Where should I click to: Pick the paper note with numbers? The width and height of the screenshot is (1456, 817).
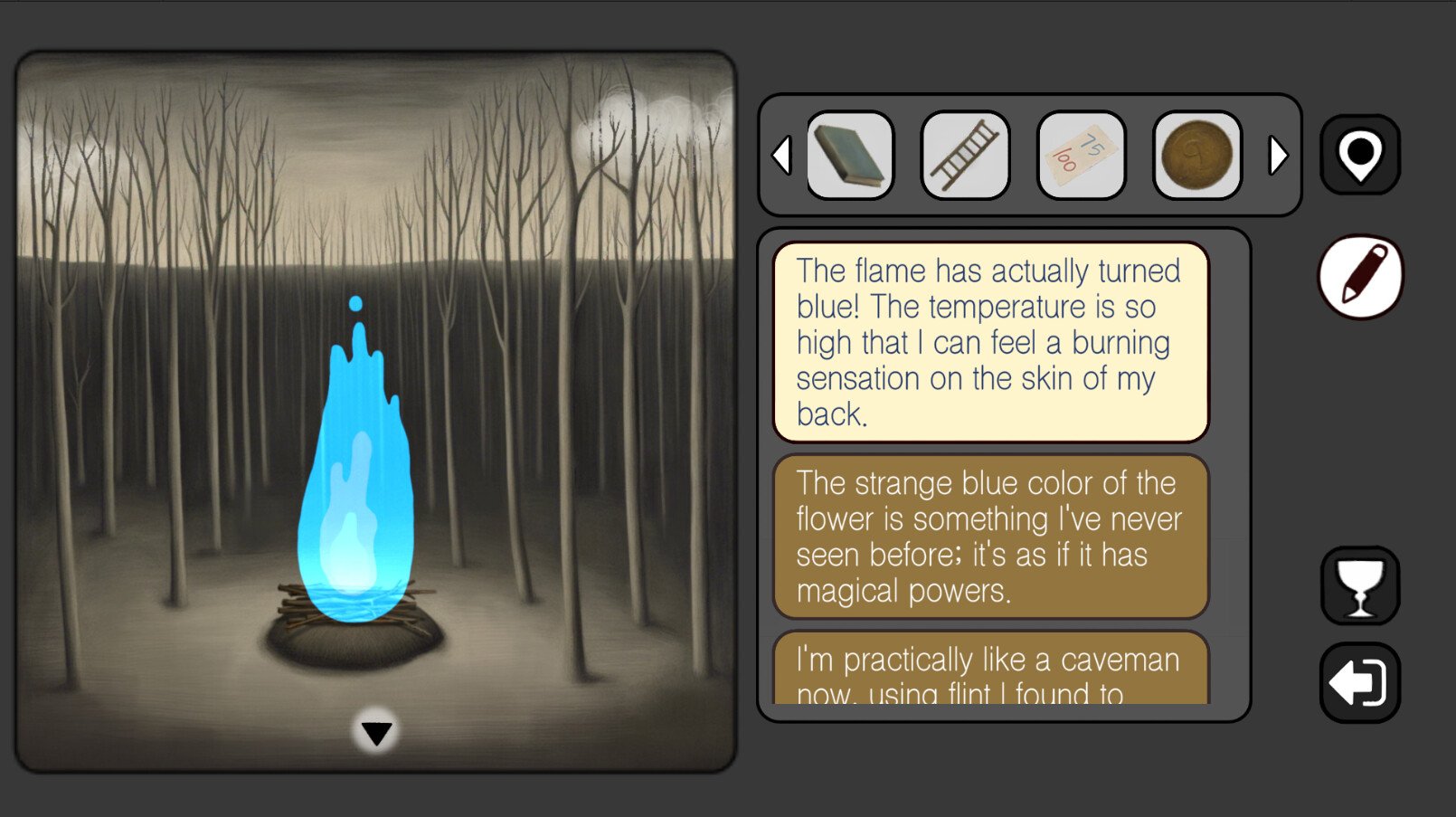pos(1082,155)
